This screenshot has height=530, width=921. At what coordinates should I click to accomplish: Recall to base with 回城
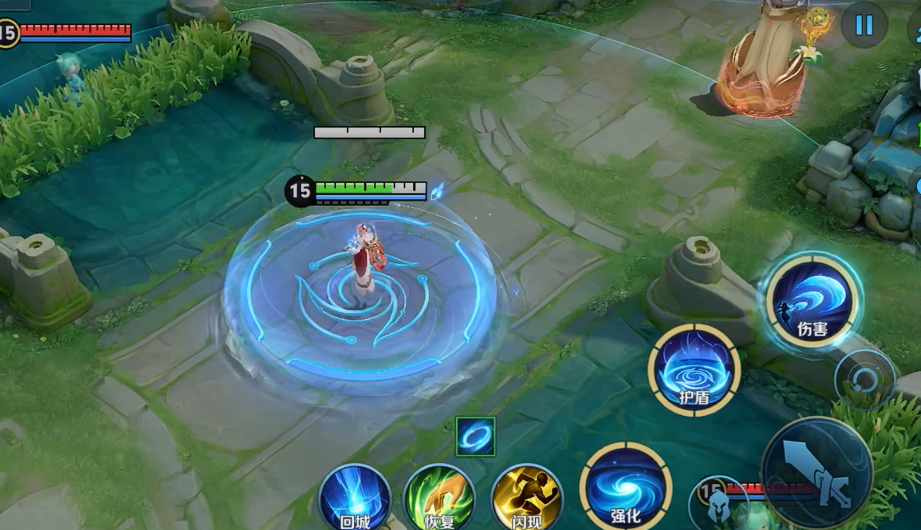[354, 498]
